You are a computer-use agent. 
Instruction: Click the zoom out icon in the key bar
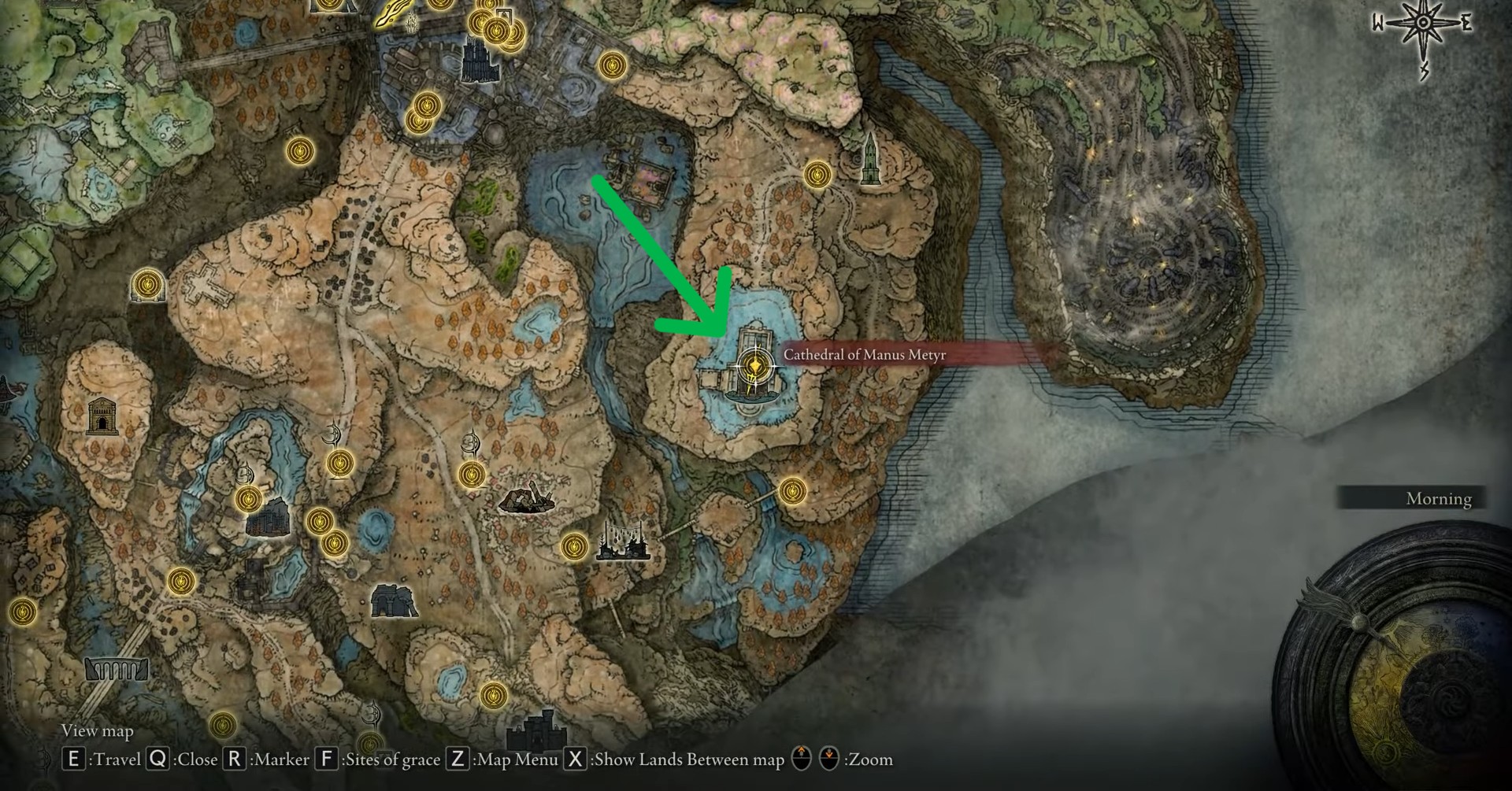tap(828, 760)
